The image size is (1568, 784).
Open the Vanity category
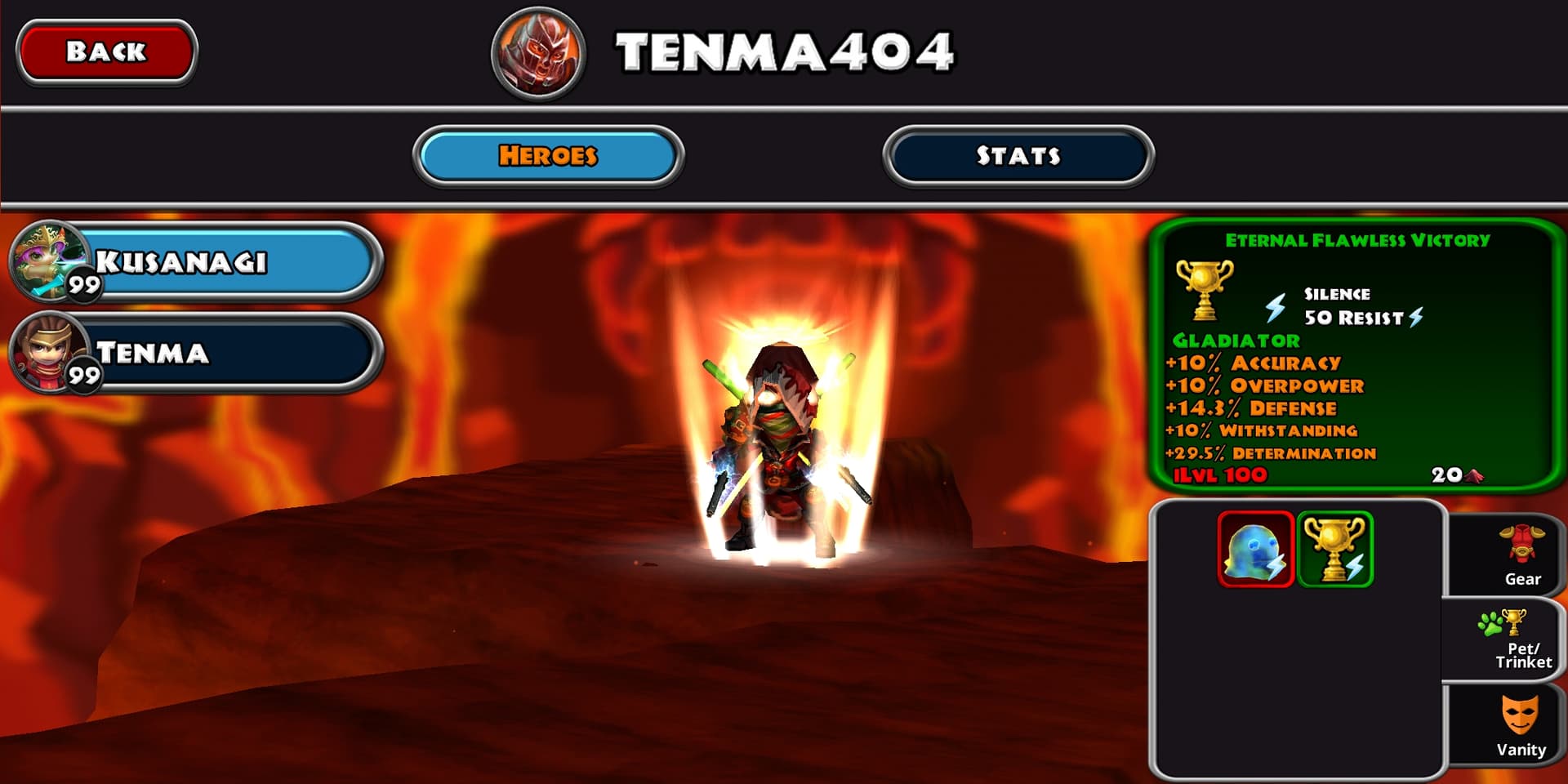[x=1520, y=725]
